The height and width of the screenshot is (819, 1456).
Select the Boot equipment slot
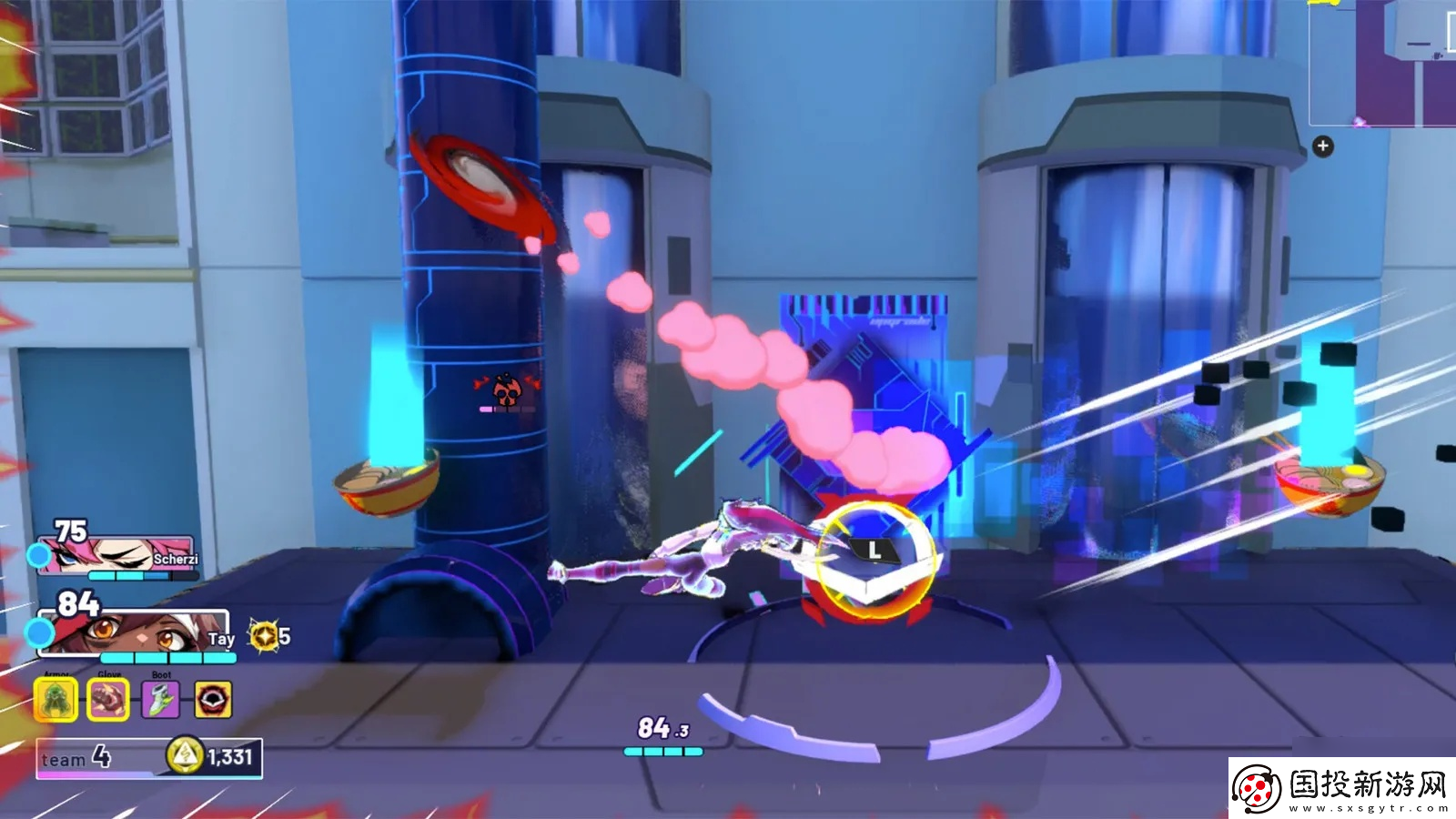[x=160, y=700]
